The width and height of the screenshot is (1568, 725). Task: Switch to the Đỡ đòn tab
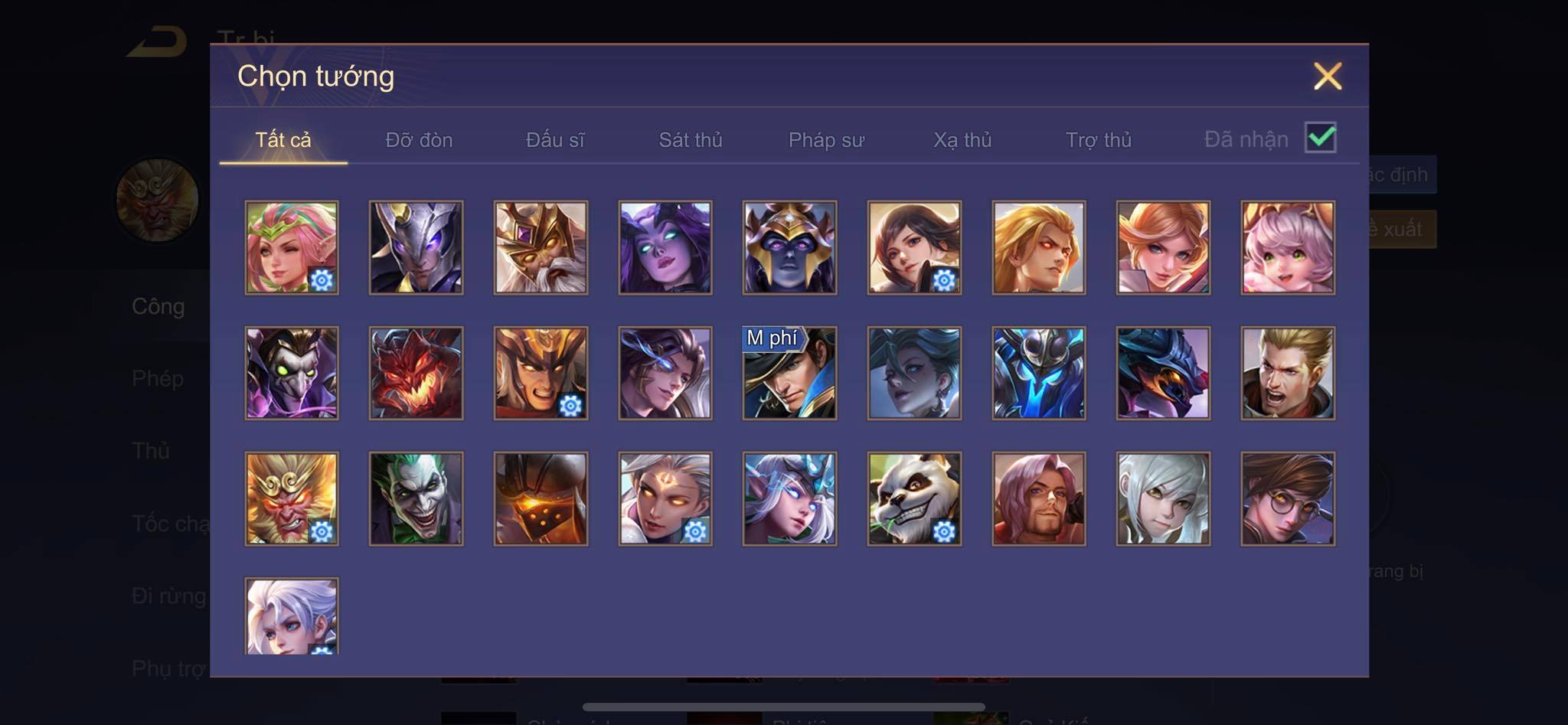tap(419, 140)
